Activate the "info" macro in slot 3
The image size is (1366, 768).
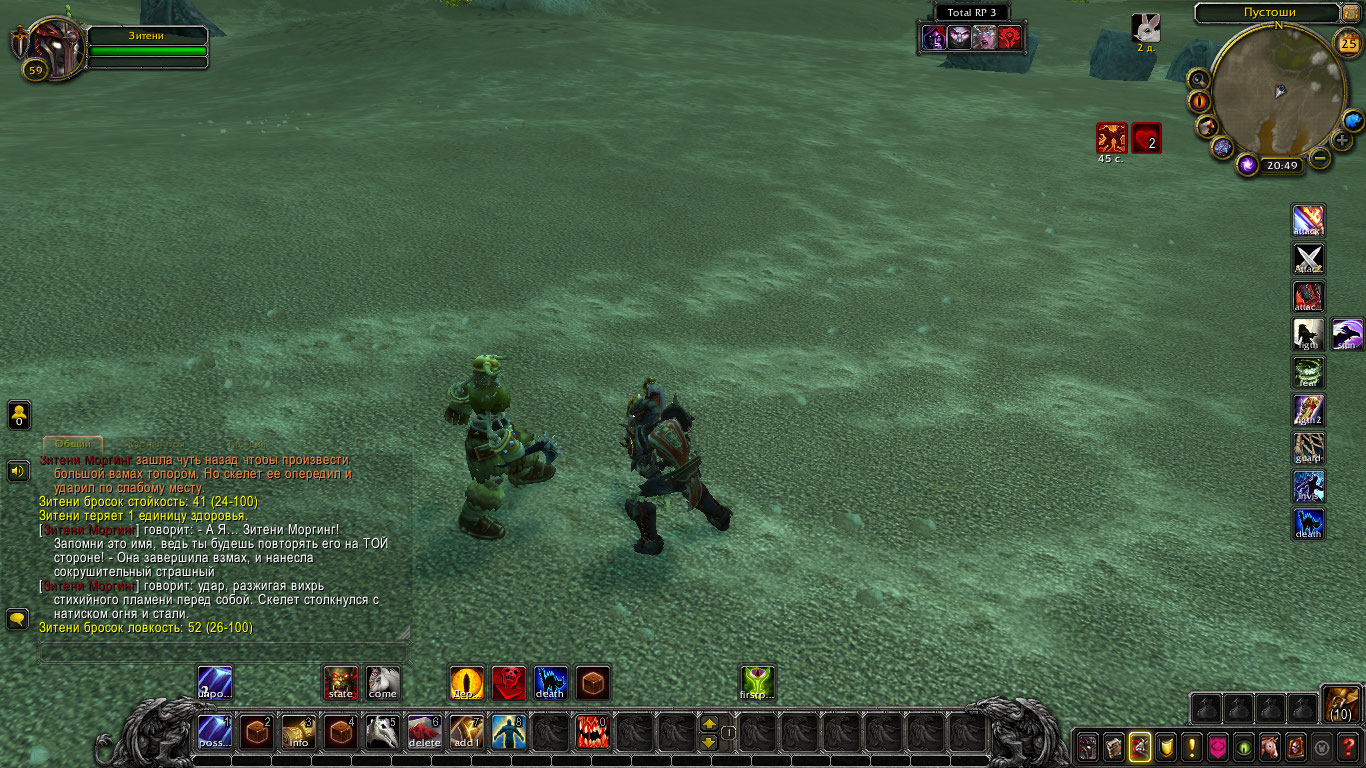pos(299,733)
